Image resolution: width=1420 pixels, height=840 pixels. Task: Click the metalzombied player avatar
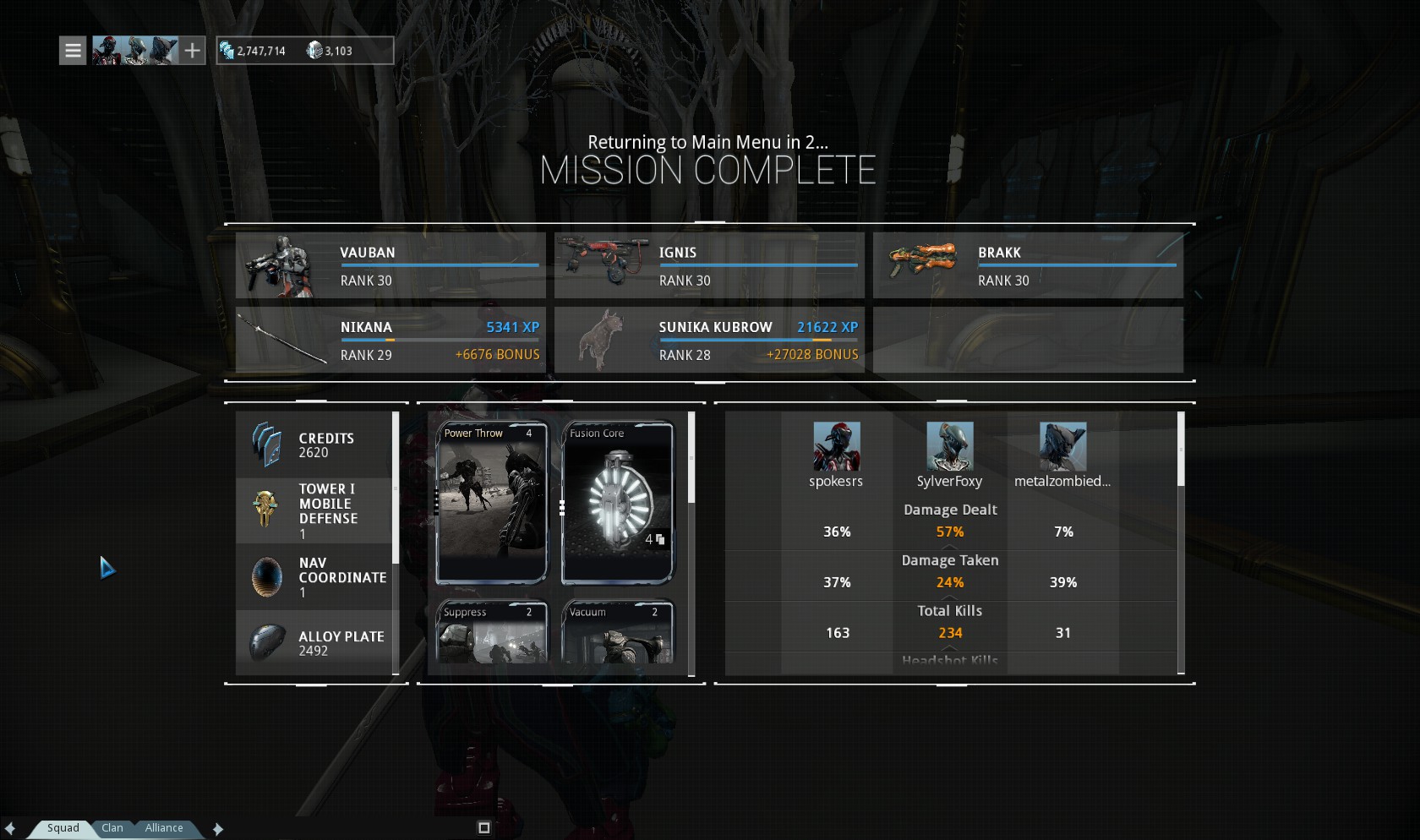[1062, 446]
